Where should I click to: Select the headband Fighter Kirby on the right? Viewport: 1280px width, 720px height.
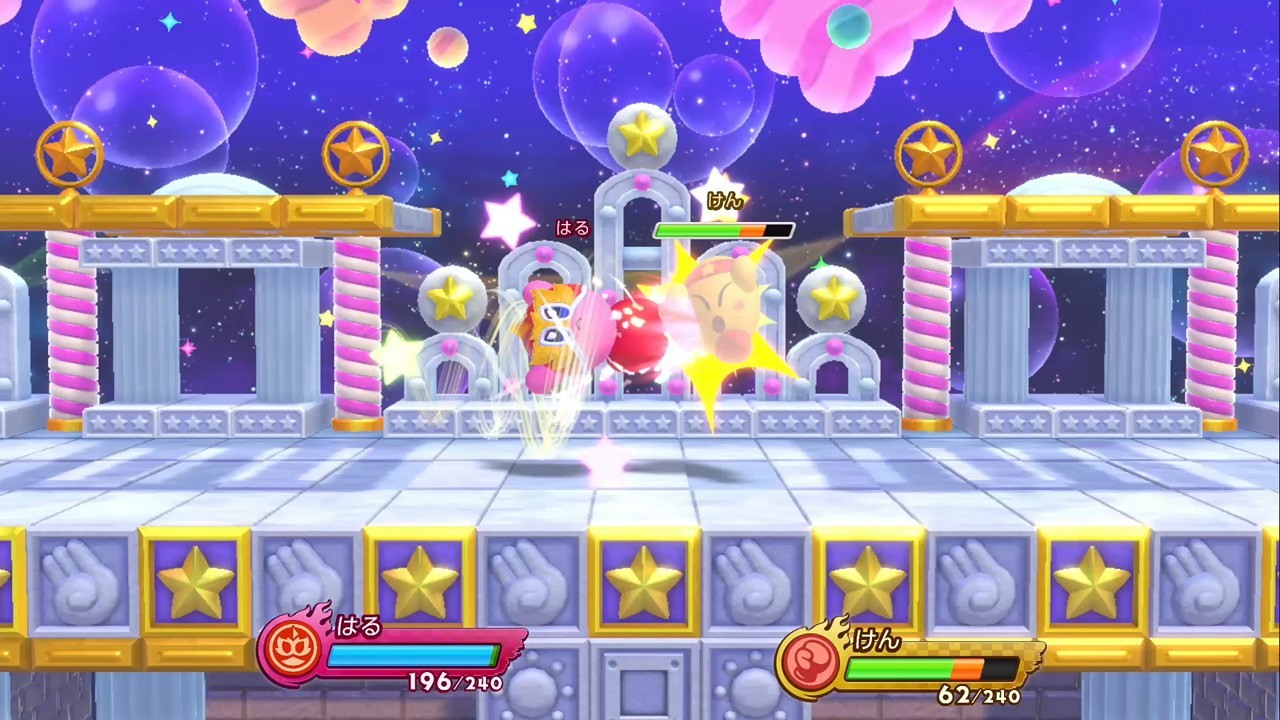pyautogui.click(x=720, y=310)
